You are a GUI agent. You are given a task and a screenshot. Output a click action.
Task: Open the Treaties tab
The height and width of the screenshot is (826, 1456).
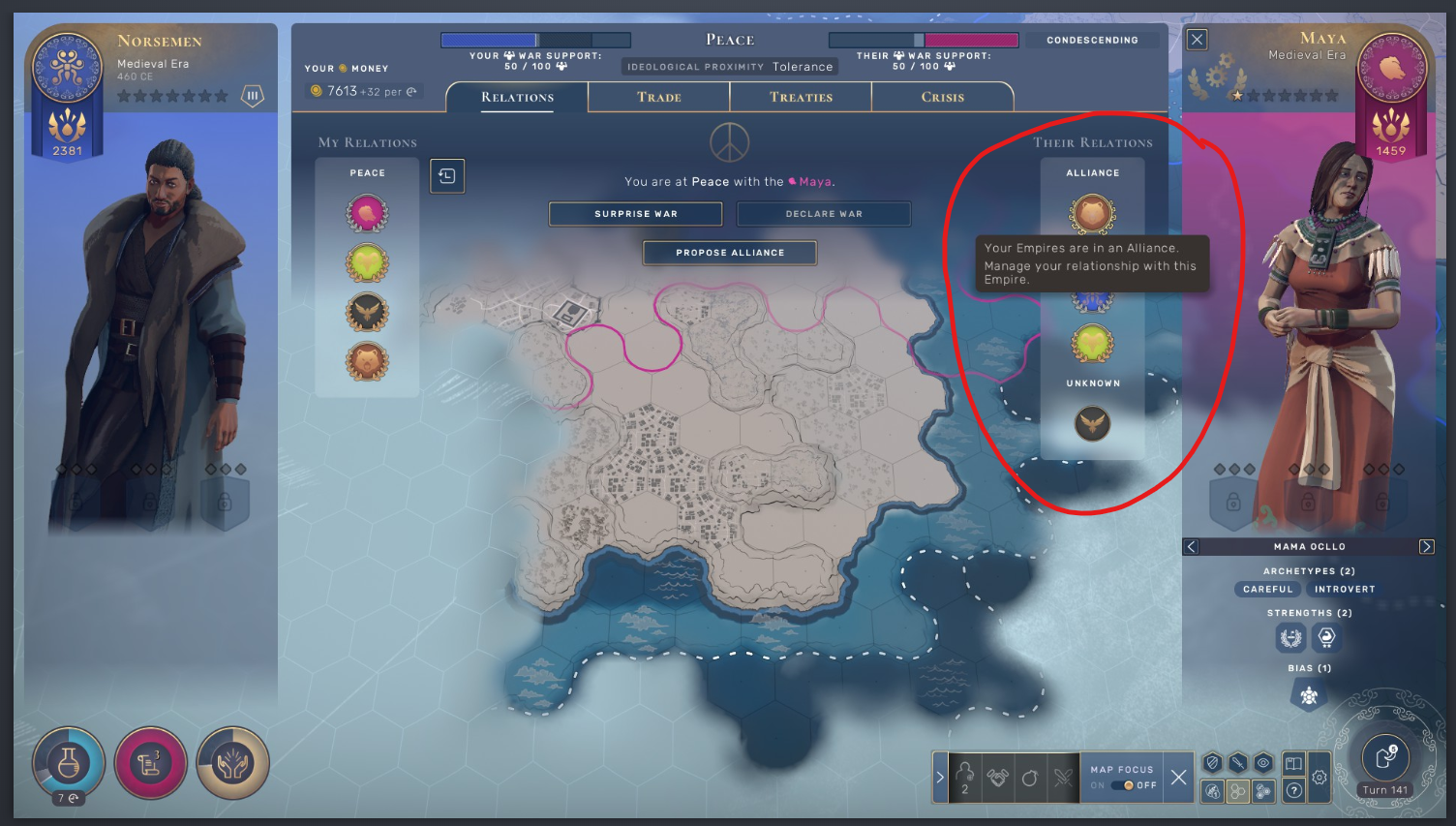[801, 97]
